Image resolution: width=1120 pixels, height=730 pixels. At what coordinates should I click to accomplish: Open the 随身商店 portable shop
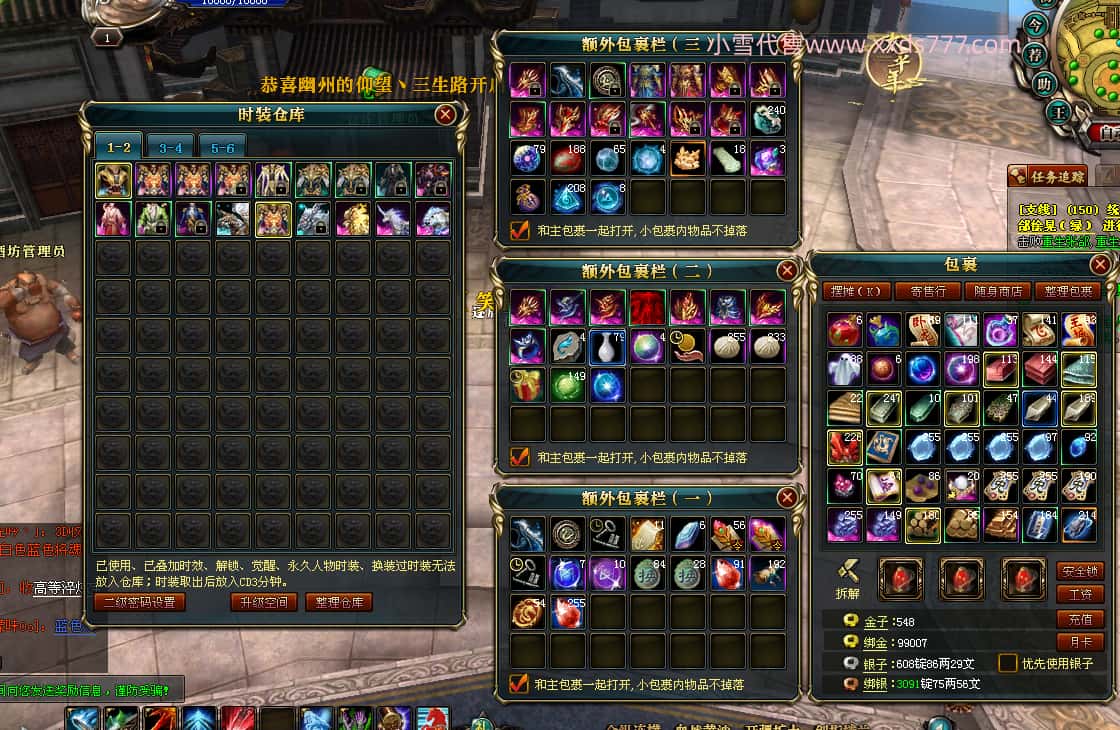[x=998, y=291]
